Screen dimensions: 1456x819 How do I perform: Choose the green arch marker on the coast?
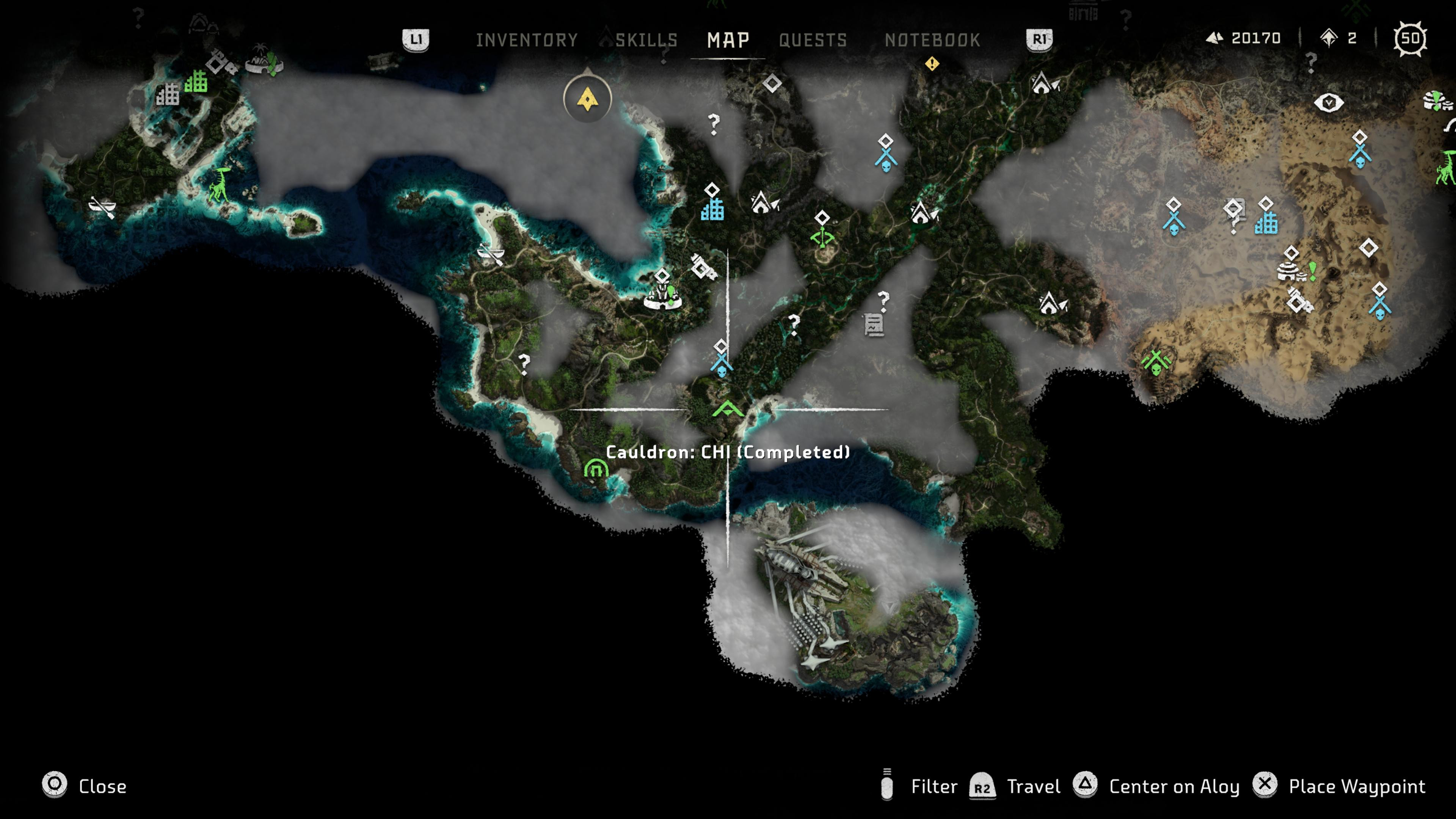[x=596, y=469]
